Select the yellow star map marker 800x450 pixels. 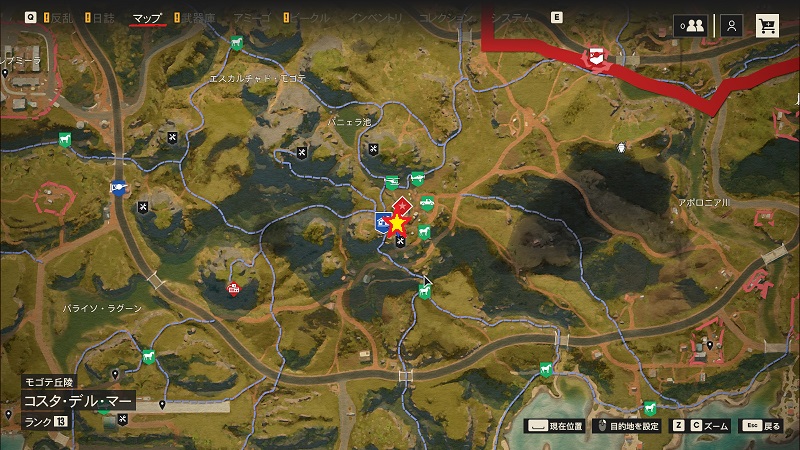pyautogui.click(x=398, y=223)
